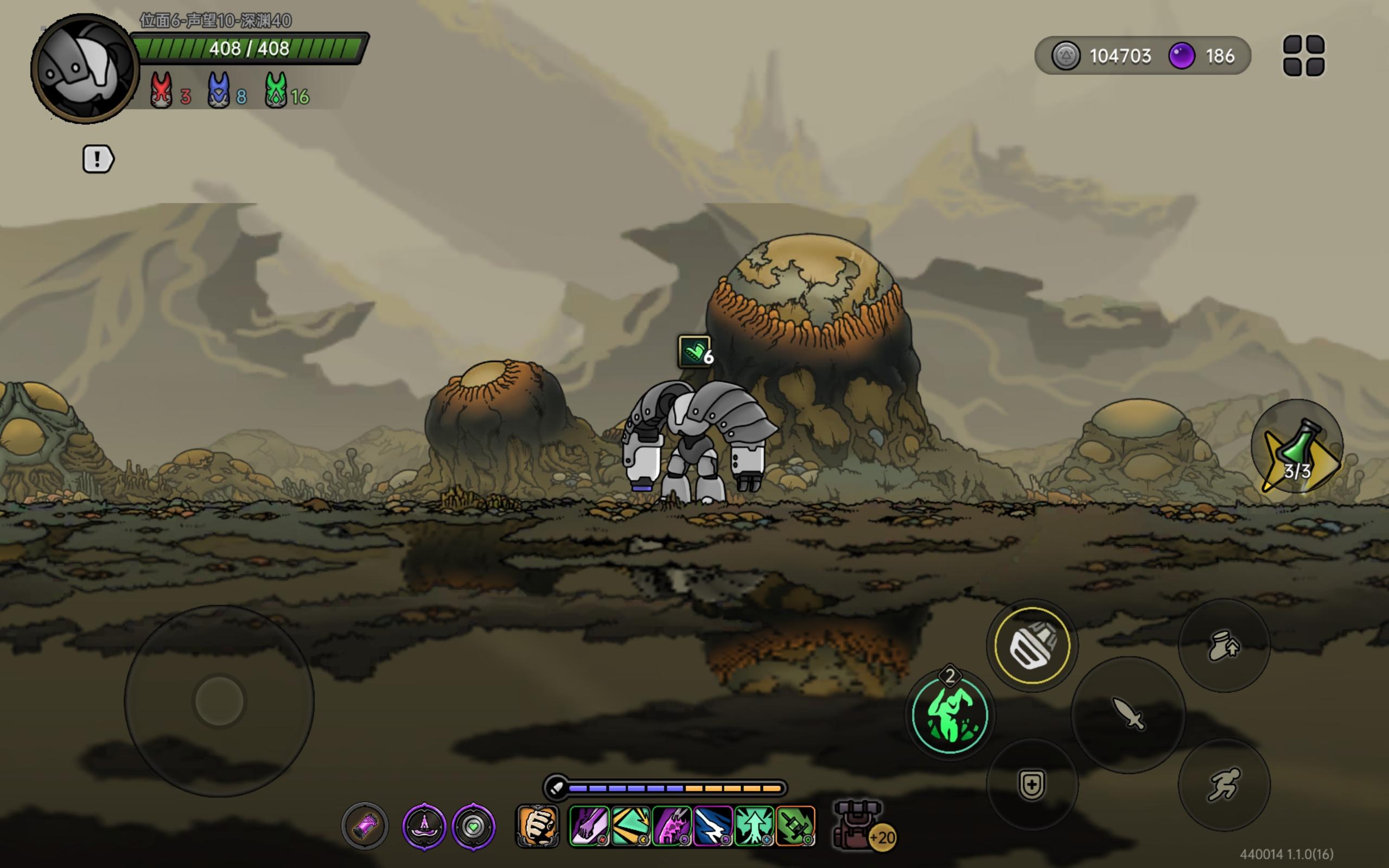The image size is (1389, 868).
Task: Jump using the boot arrow button
Action: point(1224,646)
